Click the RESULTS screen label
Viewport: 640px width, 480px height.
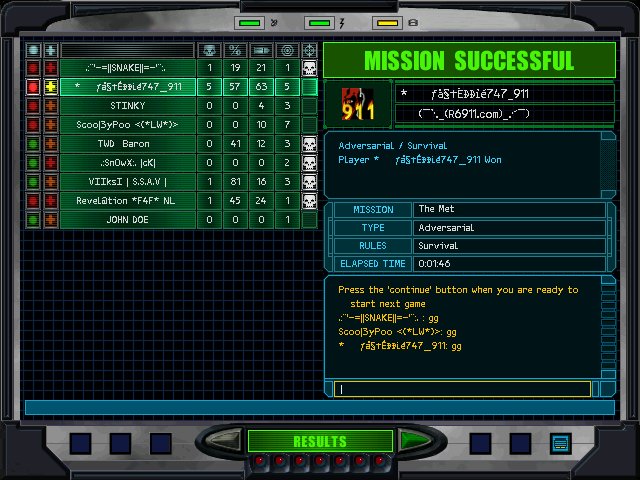(x=319, y=441)
